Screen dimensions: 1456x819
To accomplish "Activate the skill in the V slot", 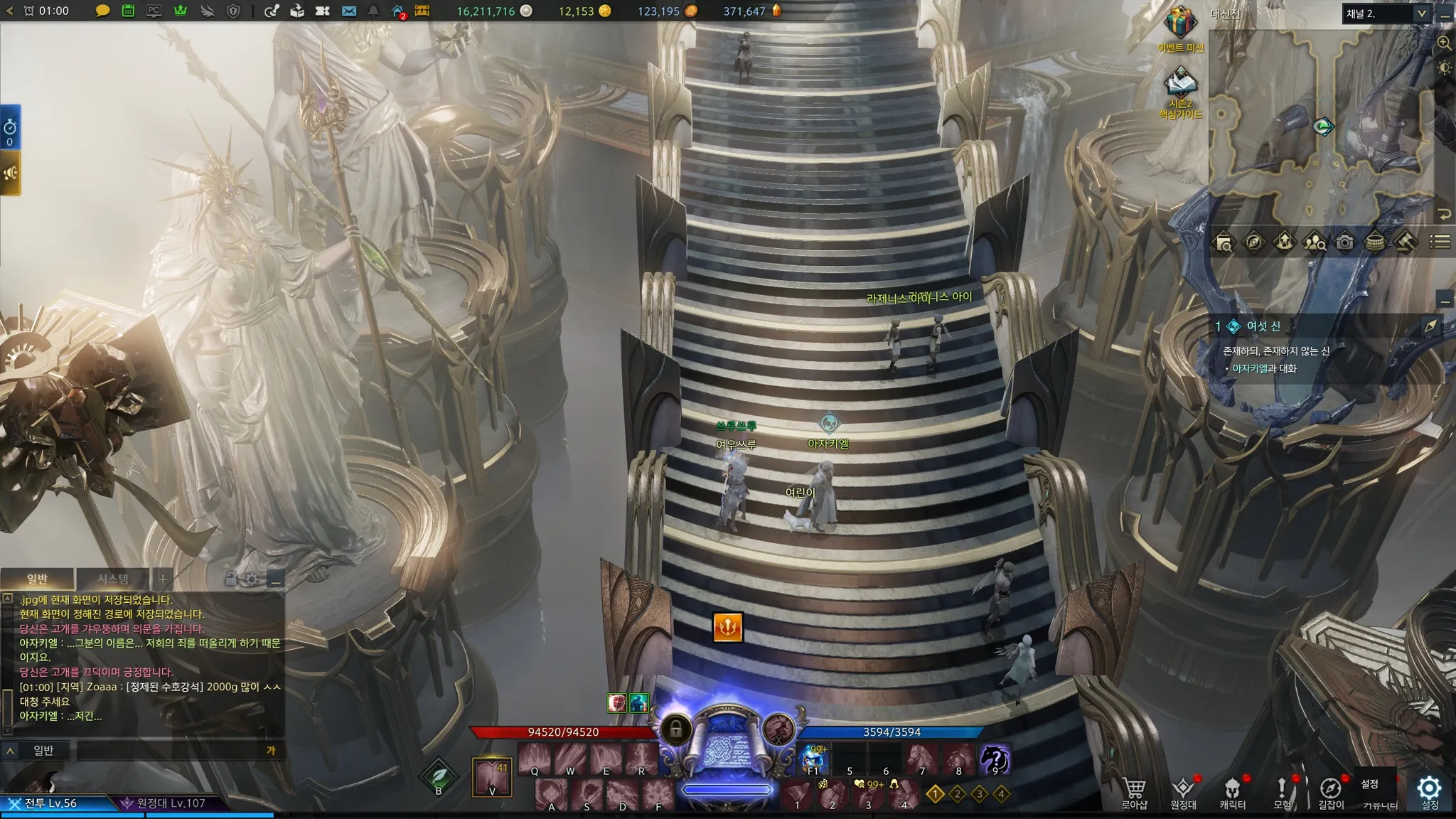I will tap(492, 777).
